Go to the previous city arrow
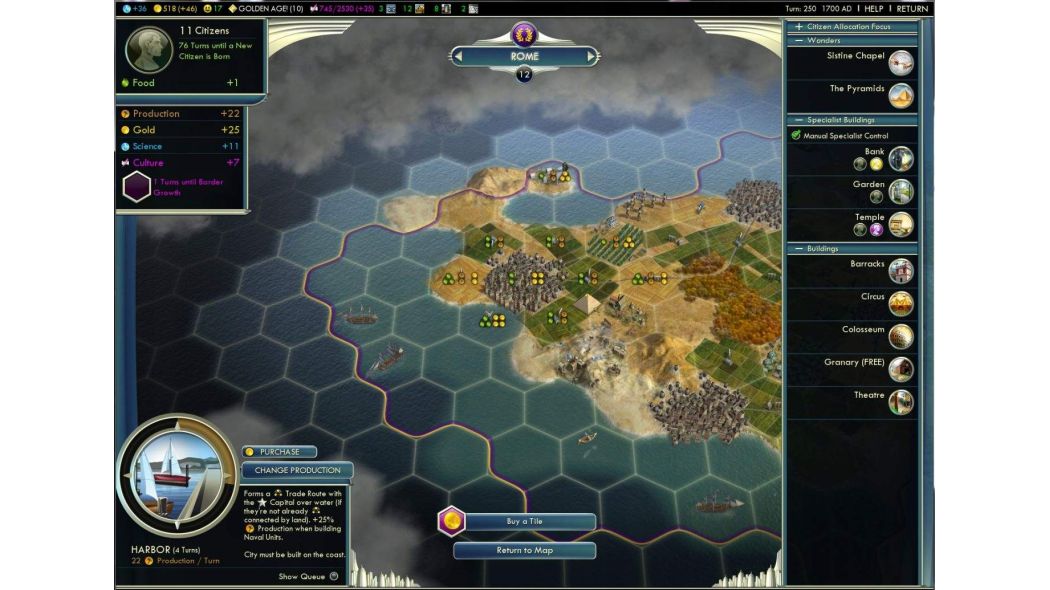This screenshot has height=590, width=1050. 458,57
